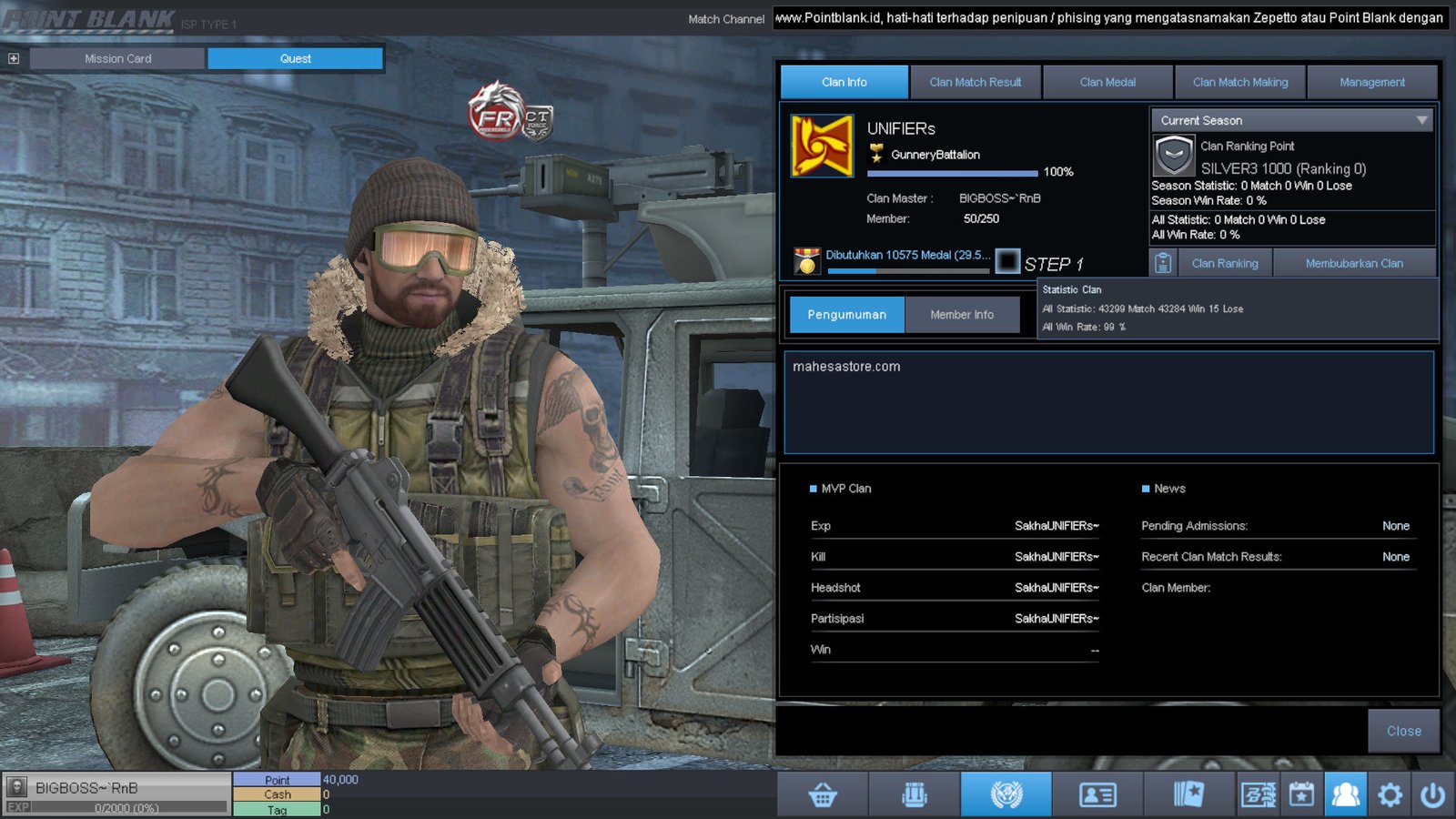The height and width of the screenshot is (819, 1456).
Task: Click the 100% clan progress bar
Action: click(x=954, y=173)
